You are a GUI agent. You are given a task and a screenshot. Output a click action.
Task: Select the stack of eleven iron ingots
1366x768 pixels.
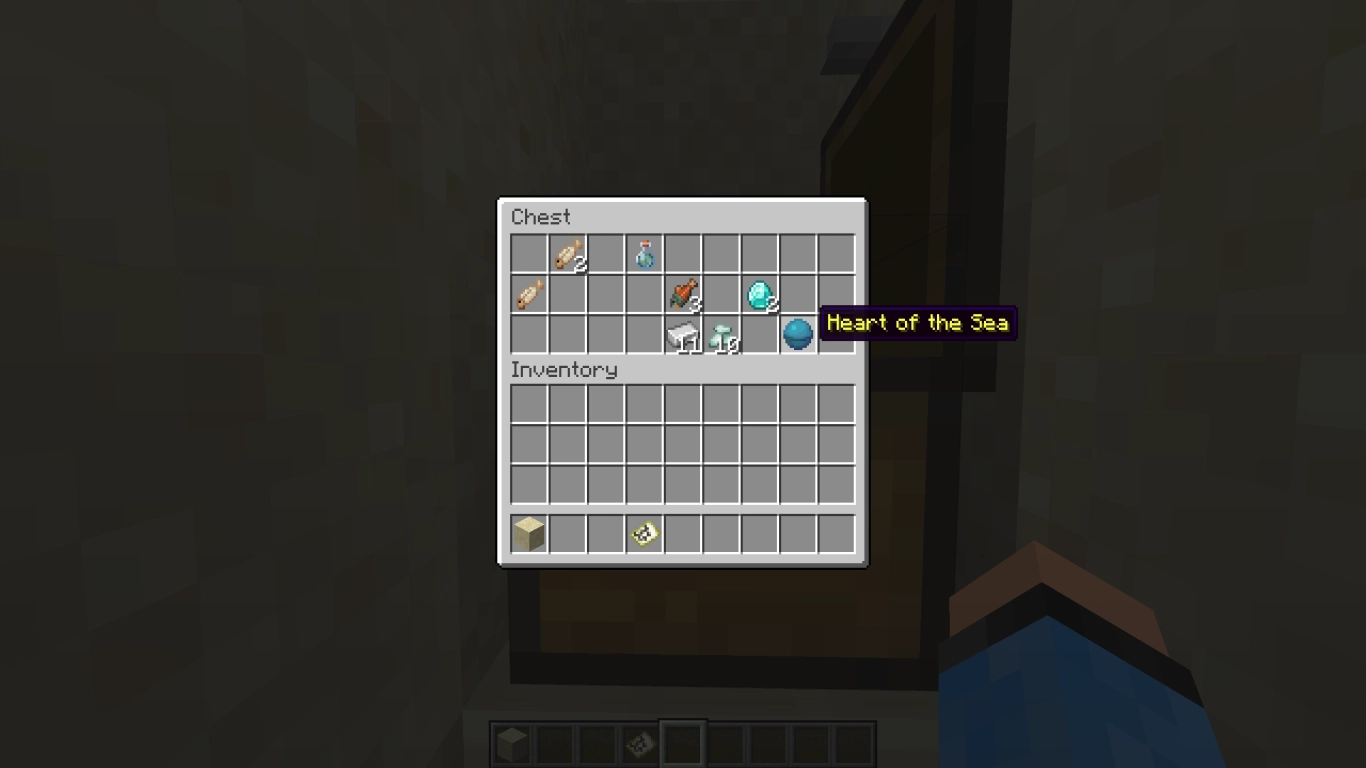[x=682, y=334]
